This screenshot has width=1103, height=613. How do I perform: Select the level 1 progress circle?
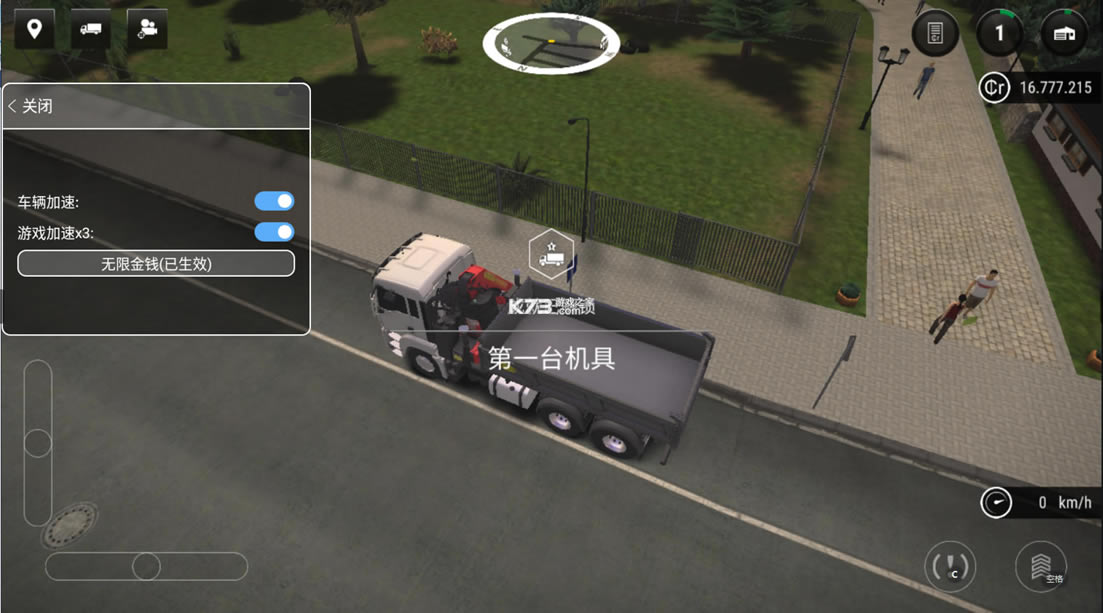[x=998, y=34]
